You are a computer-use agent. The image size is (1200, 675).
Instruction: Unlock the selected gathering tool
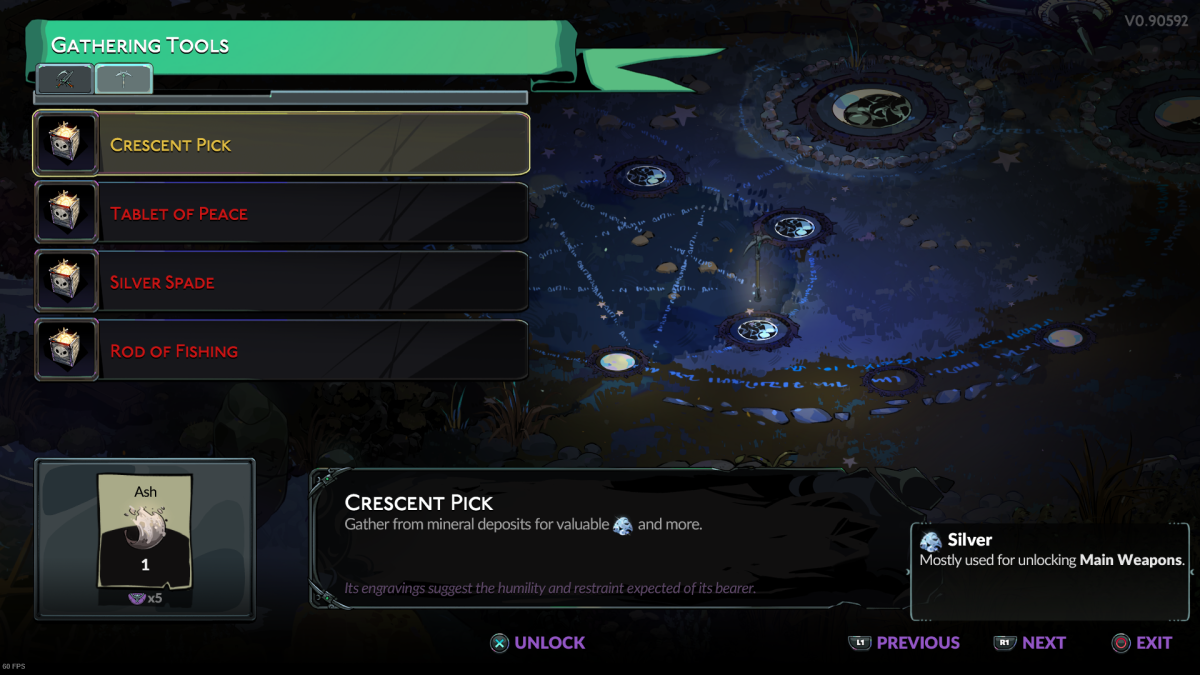(x=537, y=643)
